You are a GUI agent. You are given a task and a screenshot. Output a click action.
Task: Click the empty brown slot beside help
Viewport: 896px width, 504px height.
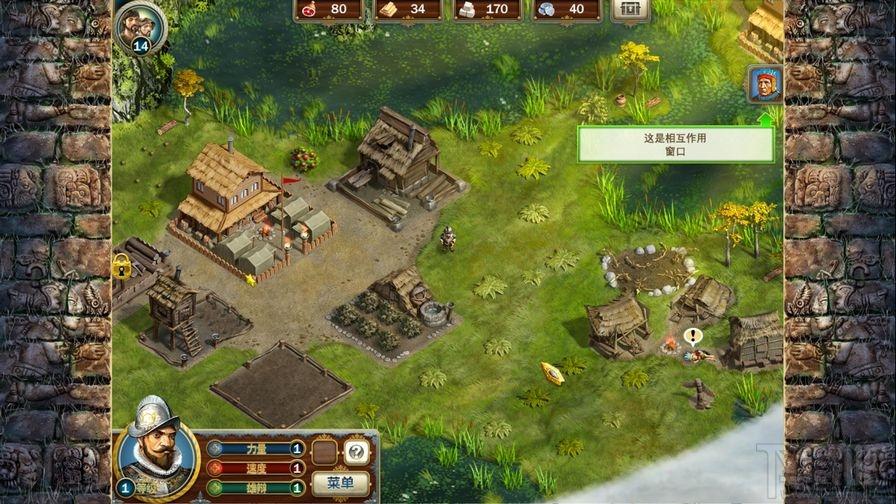click(324, 452)
